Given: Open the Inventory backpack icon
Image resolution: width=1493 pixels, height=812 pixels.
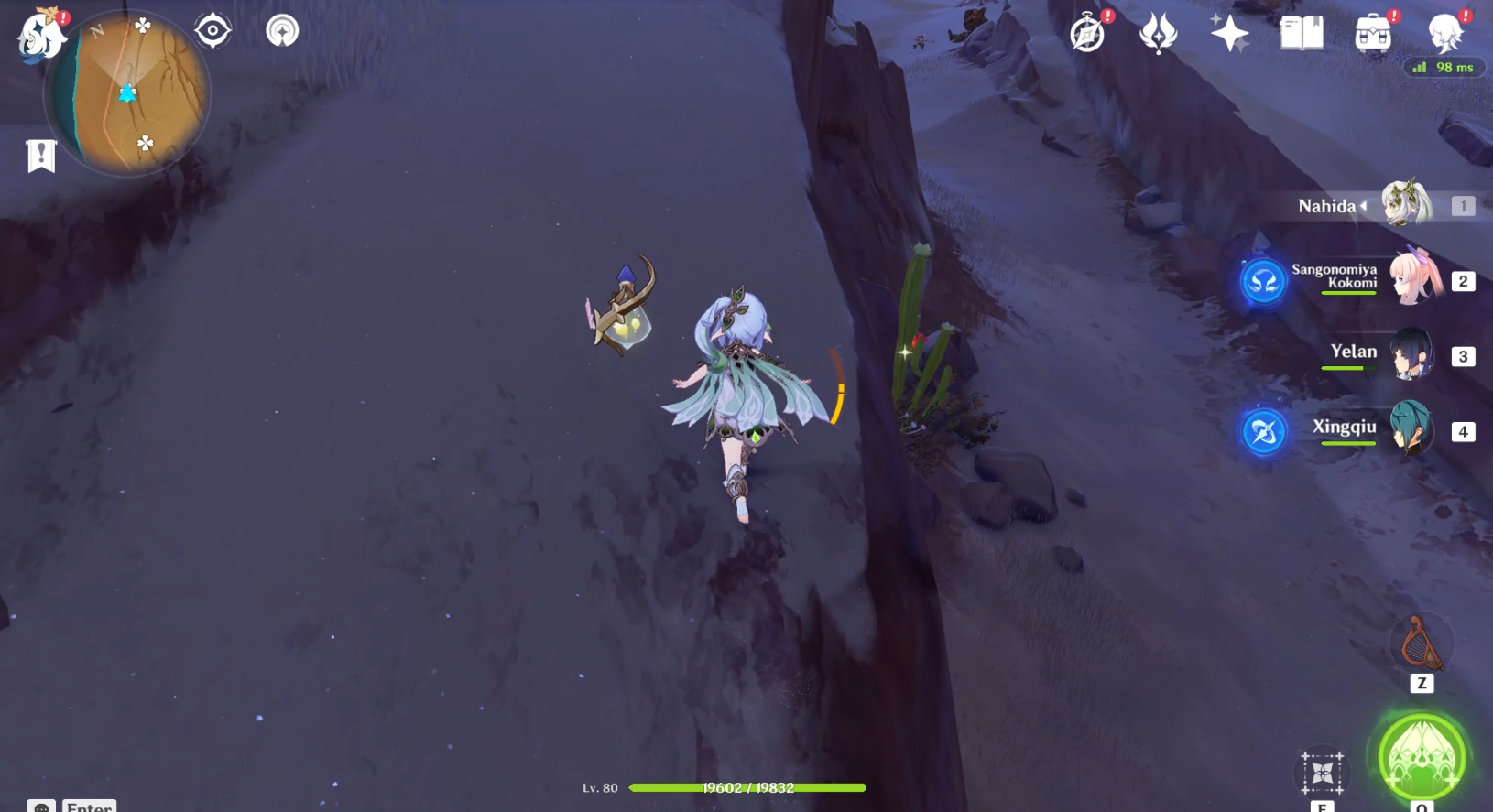Looking at the screenshot, I should tap(1371, 35).
